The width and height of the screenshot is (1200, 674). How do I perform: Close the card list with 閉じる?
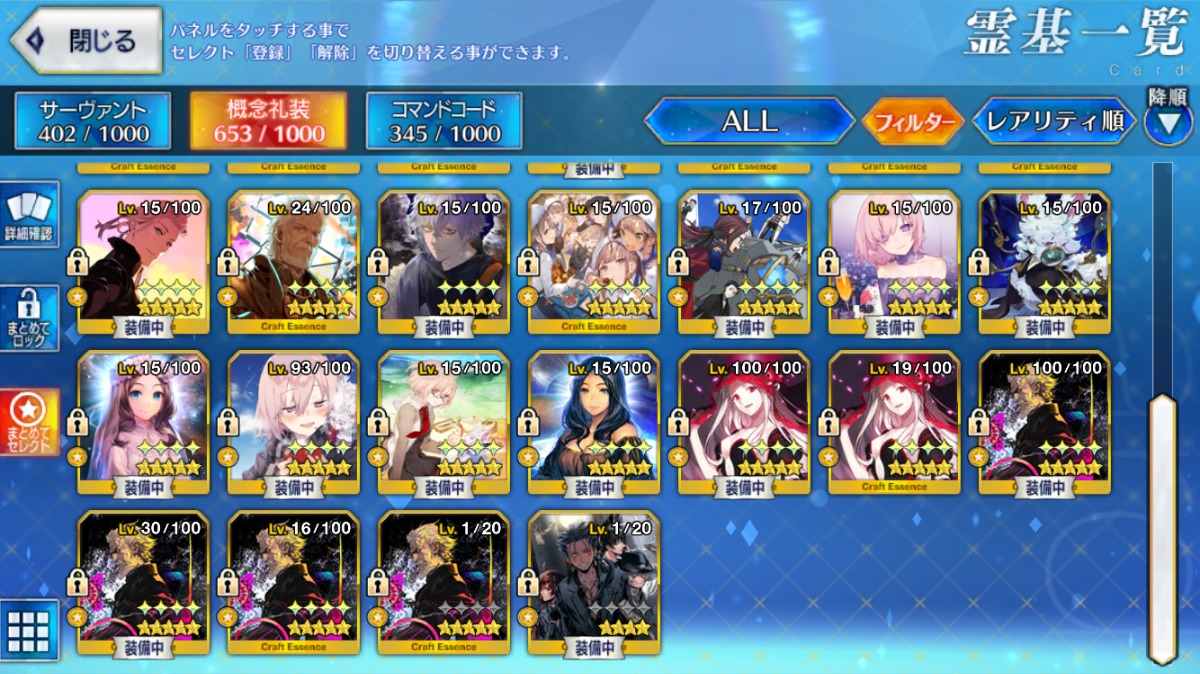click(86, 40)
